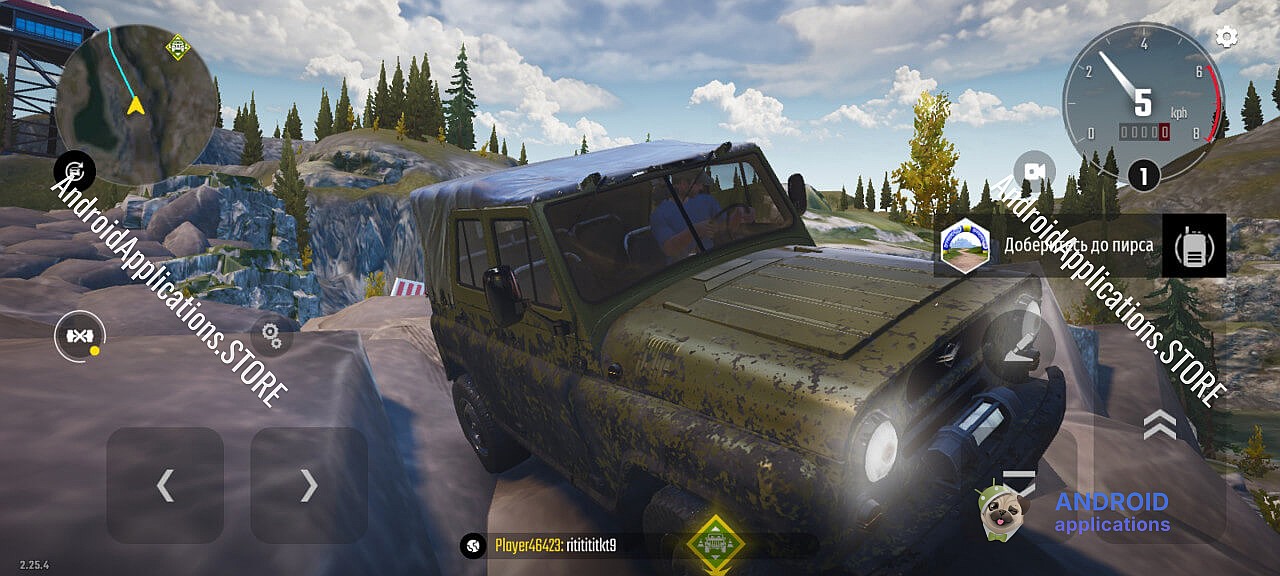1280x576 pixels.
Task: Open settings with the top gear icon
Action: pos(1226,38)
